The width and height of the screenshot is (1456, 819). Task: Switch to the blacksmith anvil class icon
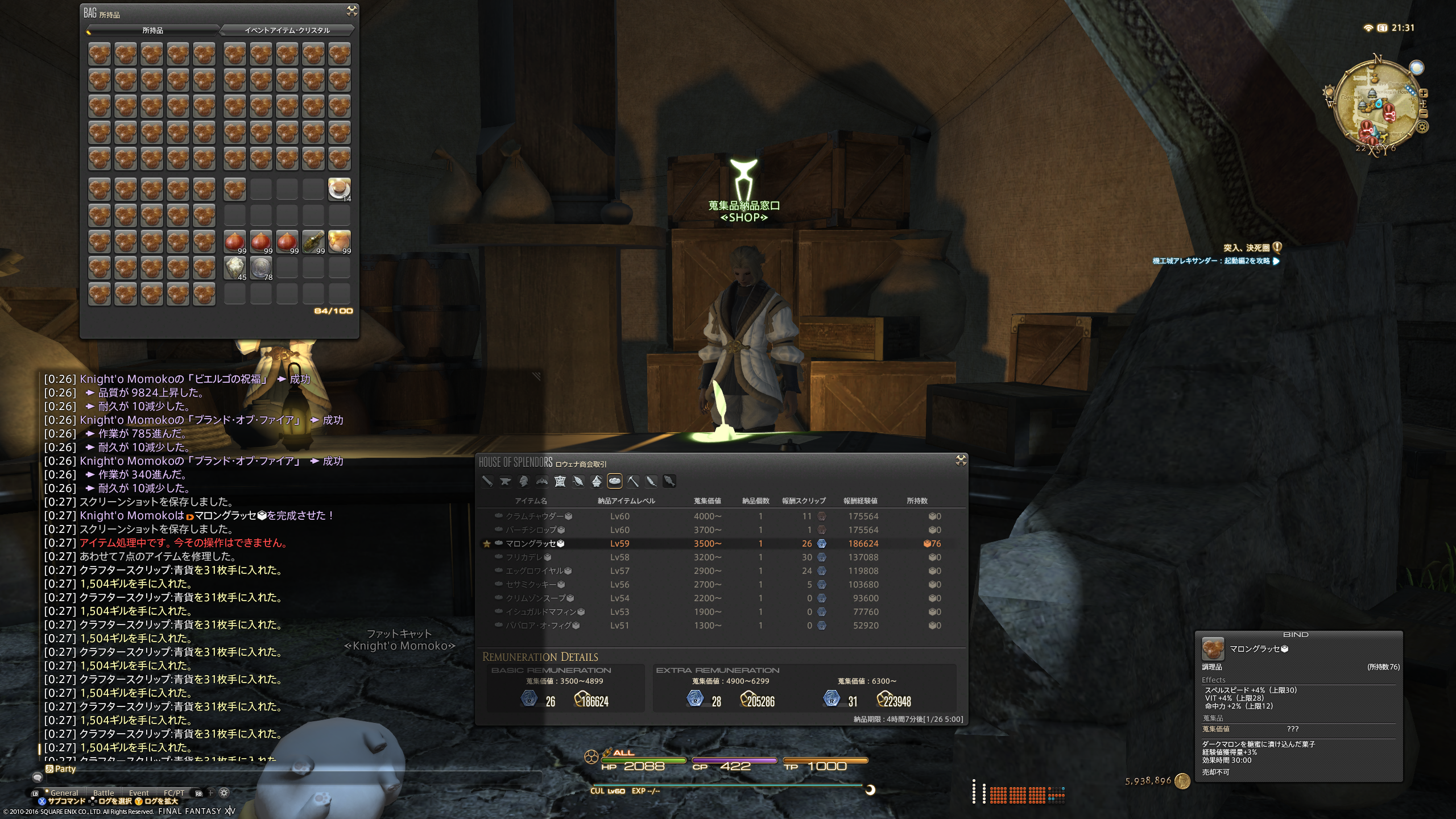pyautogui.click(x=505, y=481)
